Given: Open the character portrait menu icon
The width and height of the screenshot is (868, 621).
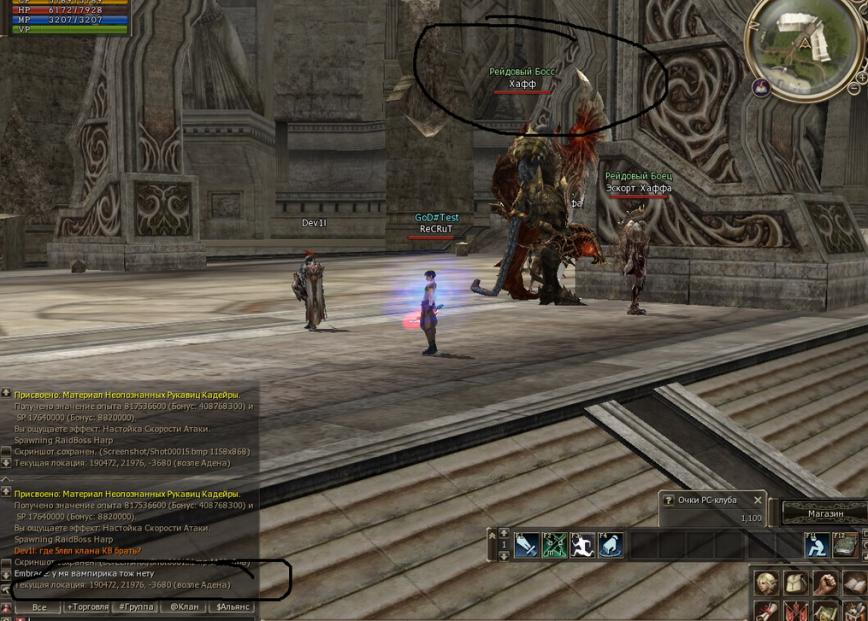Looking at the screenshot, I should coord(767,583).
